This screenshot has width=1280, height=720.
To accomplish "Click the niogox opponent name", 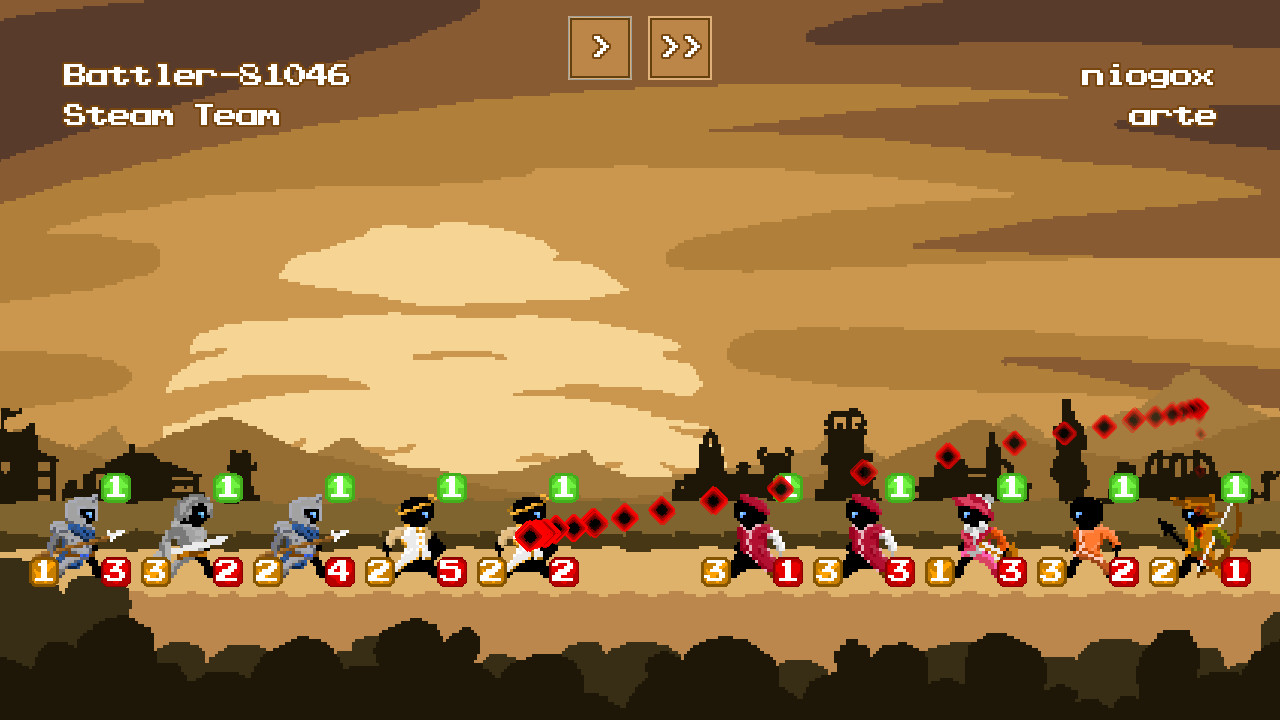I will coord(1150,76).
